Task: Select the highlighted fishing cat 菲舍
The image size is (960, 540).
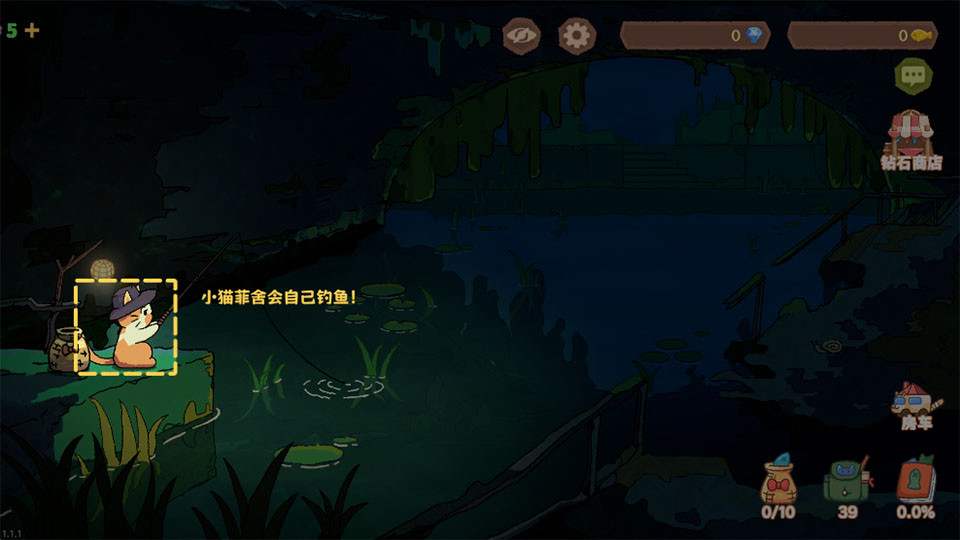Action: coord(127,327)
